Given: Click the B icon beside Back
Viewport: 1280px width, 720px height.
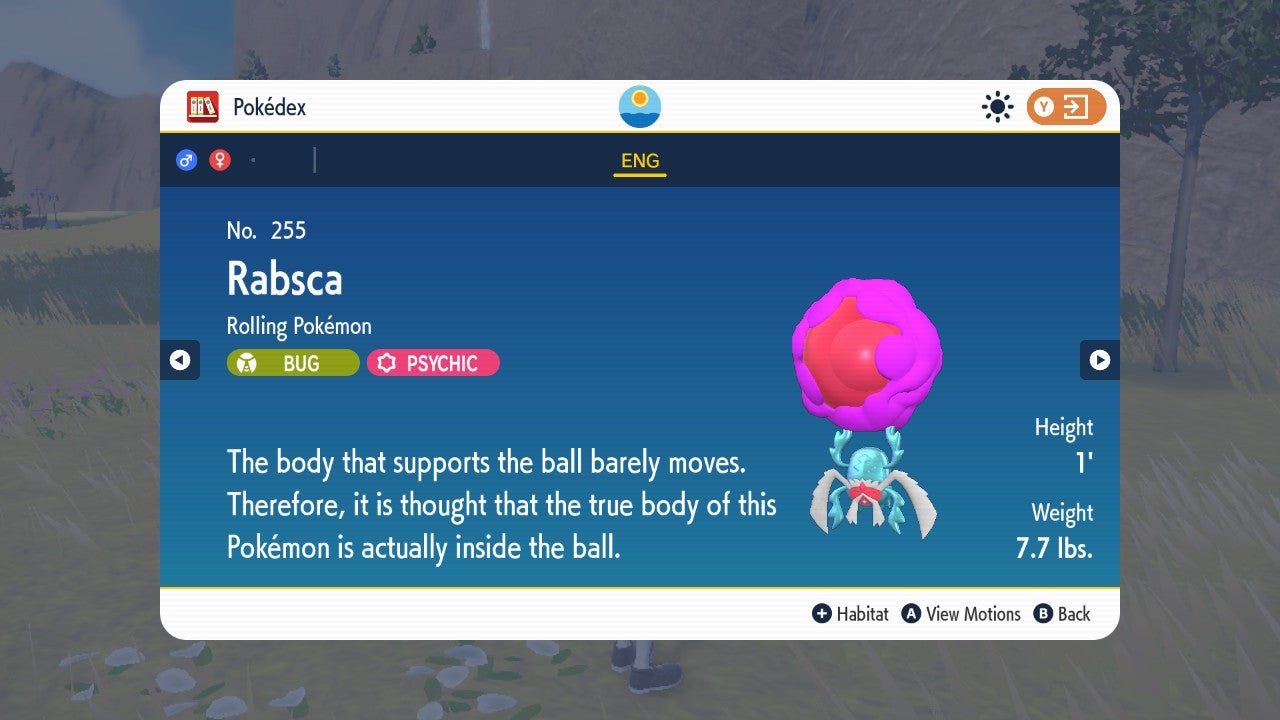Looking at the screenshot, I should click(x=1043, y=614).
